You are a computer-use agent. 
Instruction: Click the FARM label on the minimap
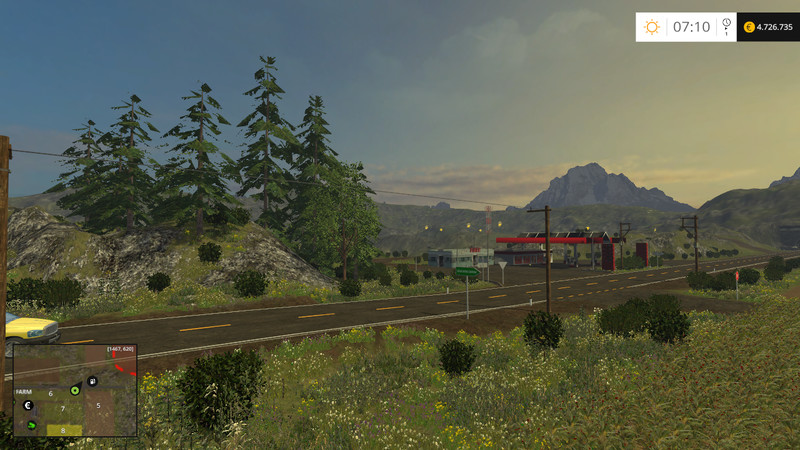point(24,393)
